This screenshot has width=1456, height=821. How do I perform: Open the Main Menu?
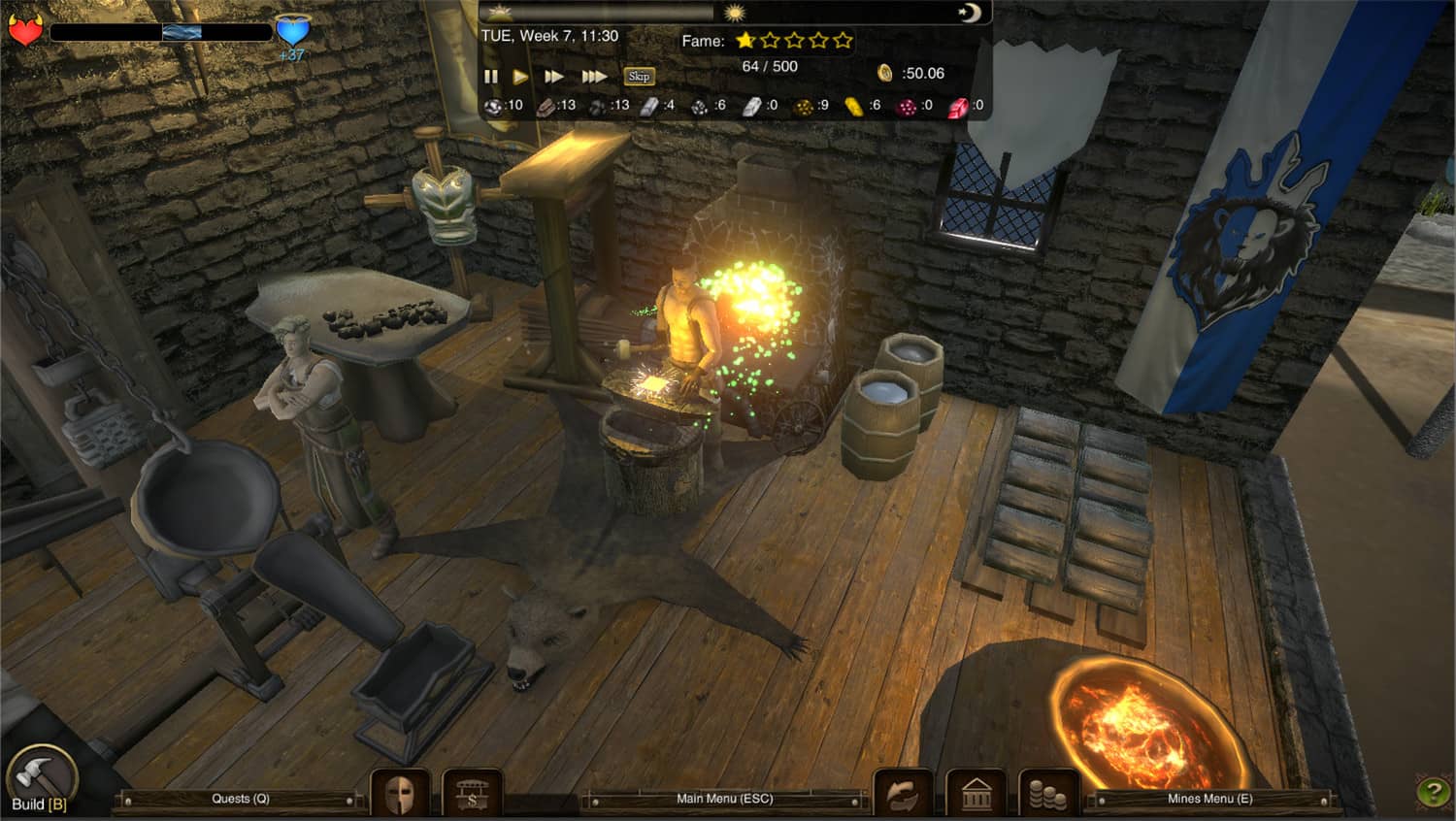(724, 799)
